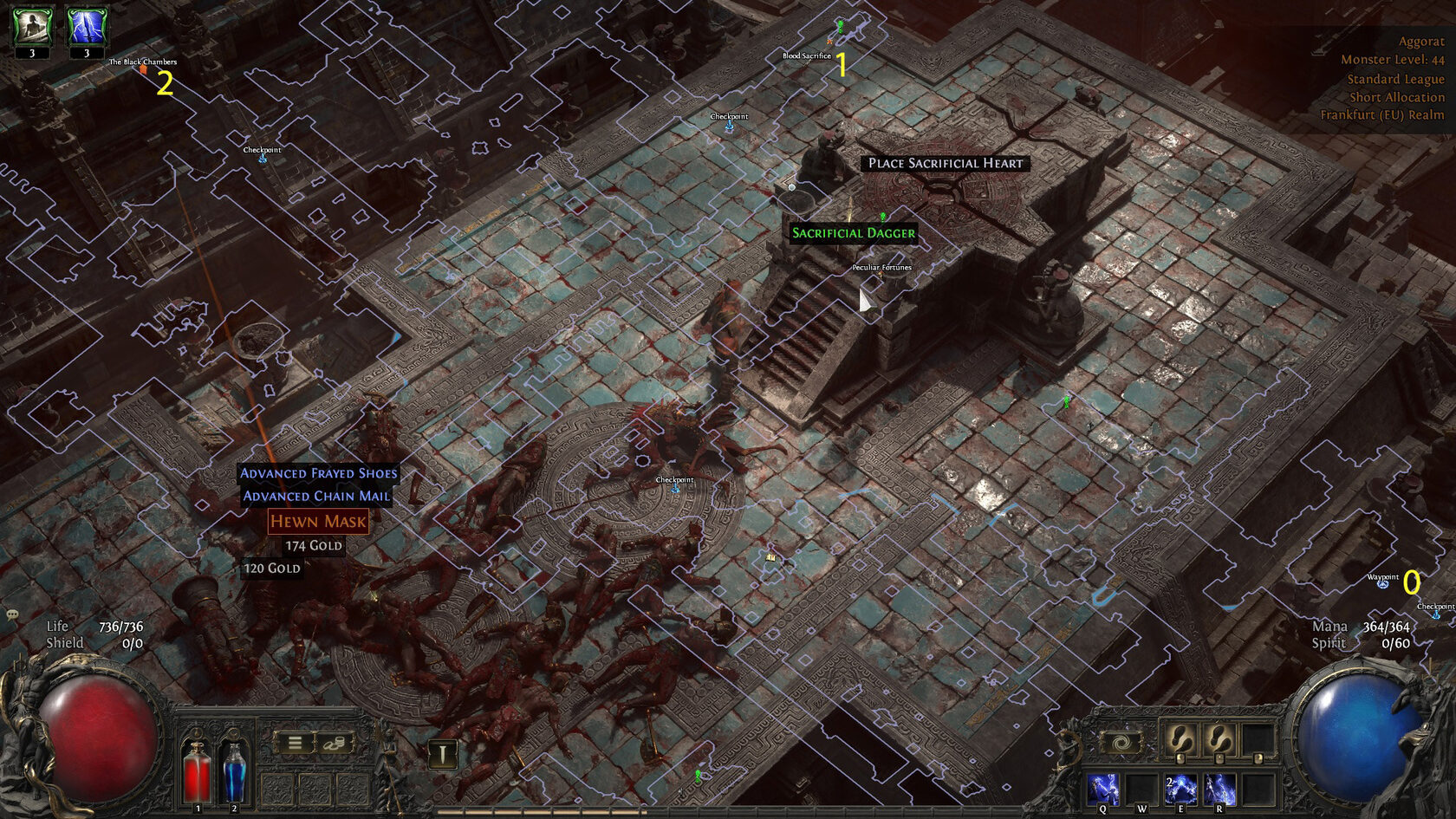Grab the Advanced Chain Mail drop
1456x819 pixels.
(x=316, y=496)
